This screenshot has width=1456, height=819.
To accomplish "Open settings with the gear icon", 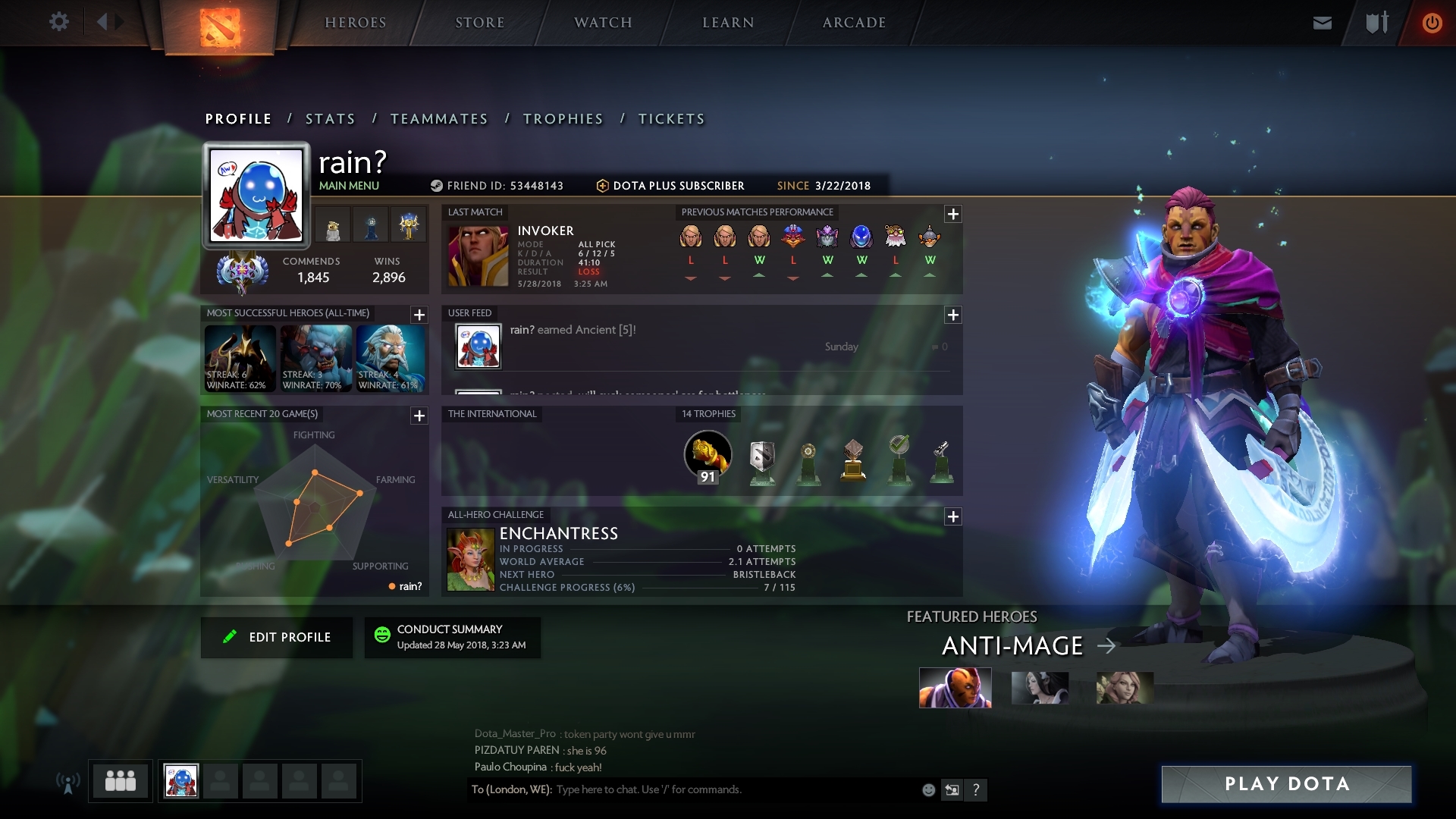I will [59, 22].
